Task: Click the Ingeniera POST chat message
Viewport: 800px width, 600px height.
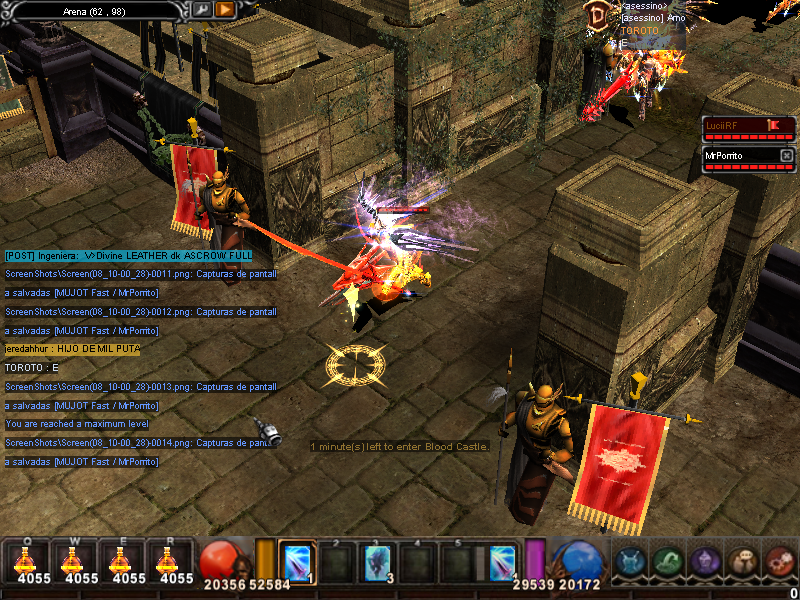Action: pos(128,256)
